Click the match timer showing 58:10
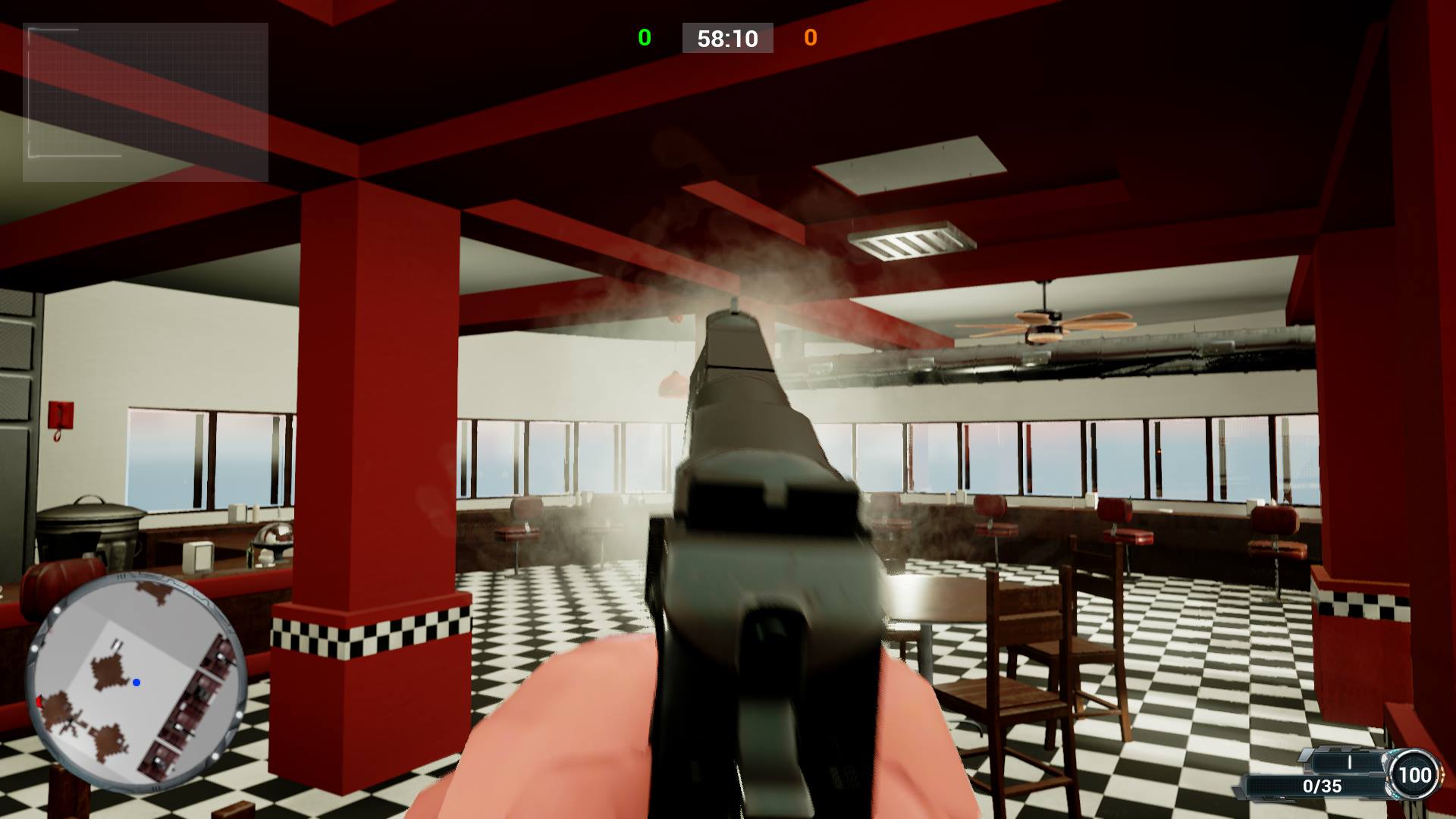Viewport: 1456px width, 819px height. click(728, 39)
